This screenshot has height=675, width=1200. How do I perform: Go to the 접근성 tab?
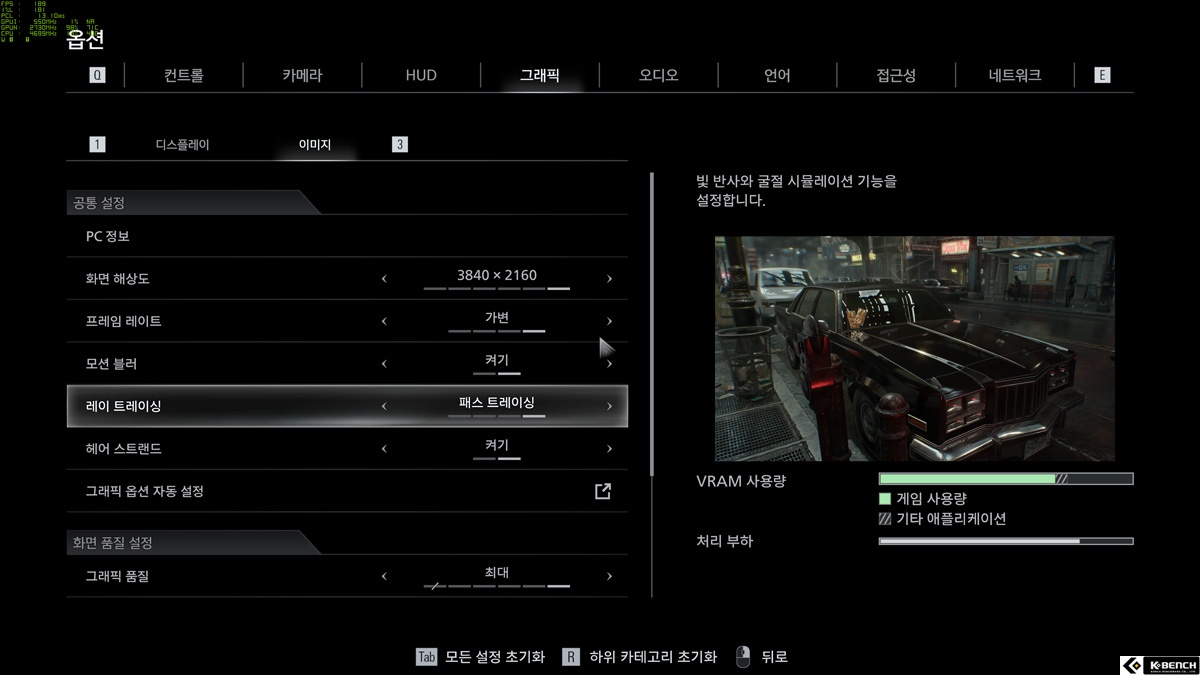(x=896, y=75)
